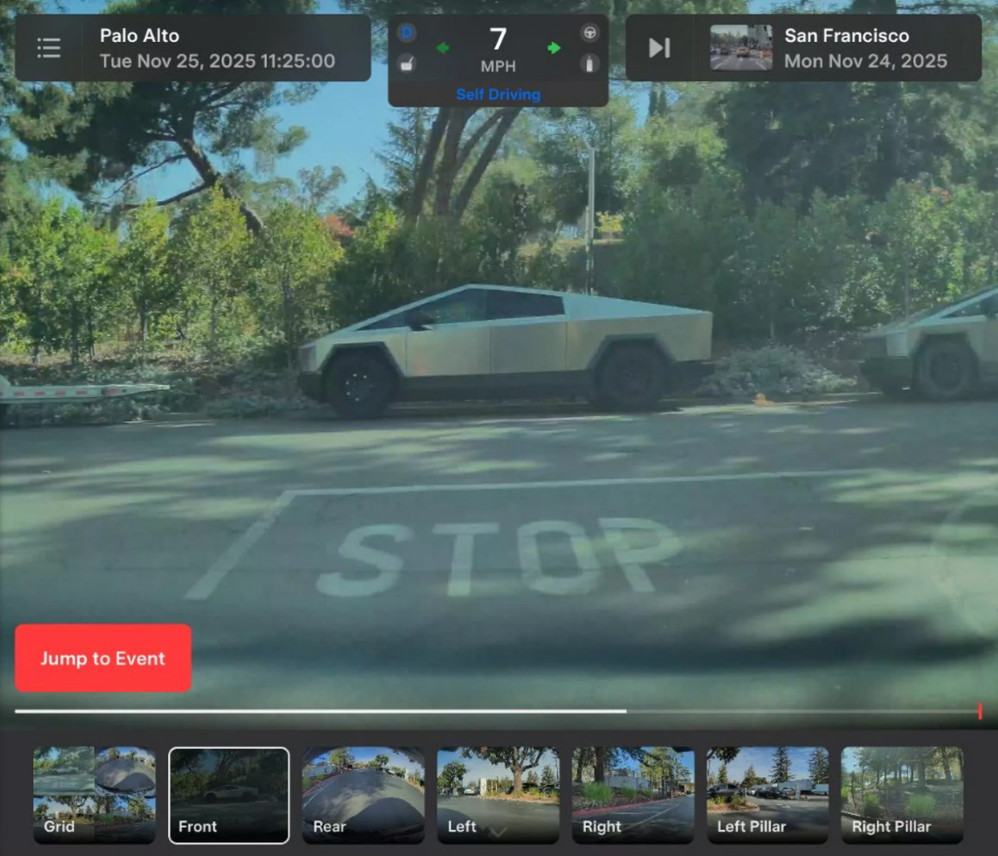Click the Jump to Event button
The height and width of the screenshot is (856, 998).
(103, 658)
